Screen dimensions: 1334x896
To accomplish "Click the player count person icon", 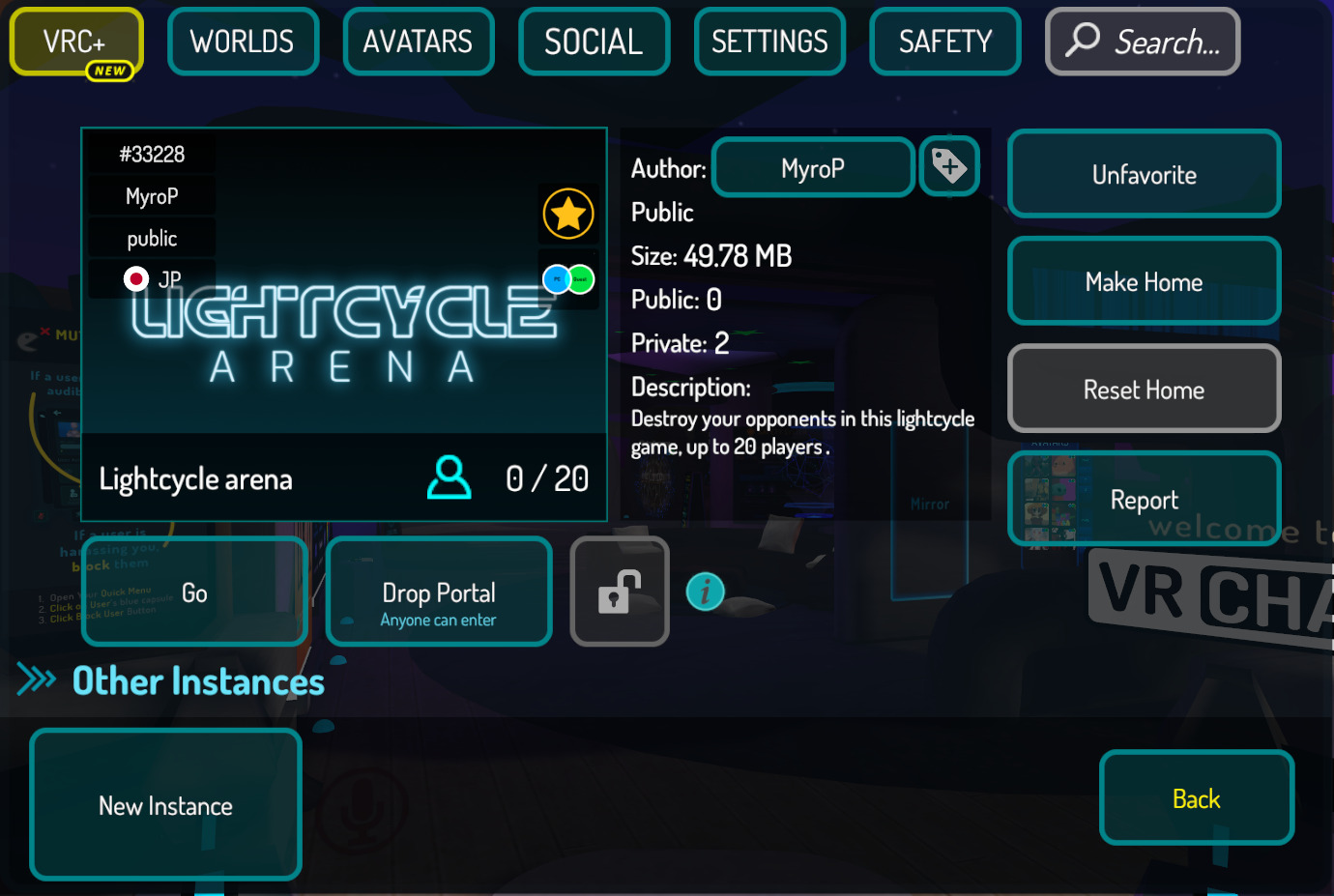I will (449, 477).
